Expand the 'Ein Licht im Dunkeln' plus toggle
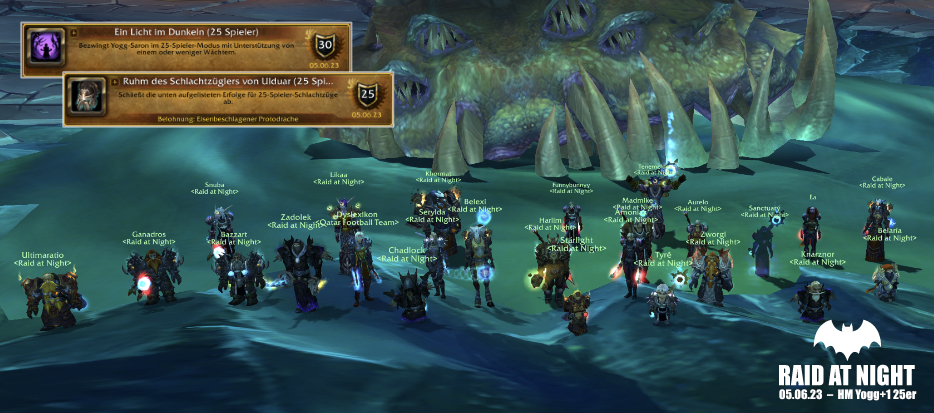The image size is (934, 413). [75, 32]
